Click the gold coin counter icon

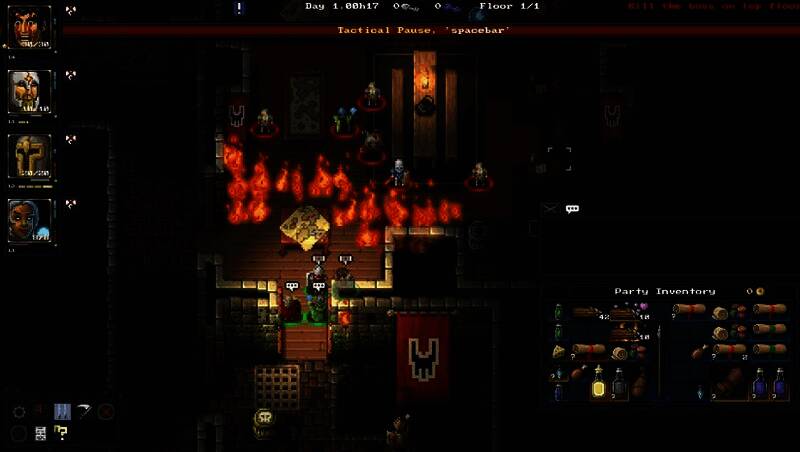coord(760,291)
